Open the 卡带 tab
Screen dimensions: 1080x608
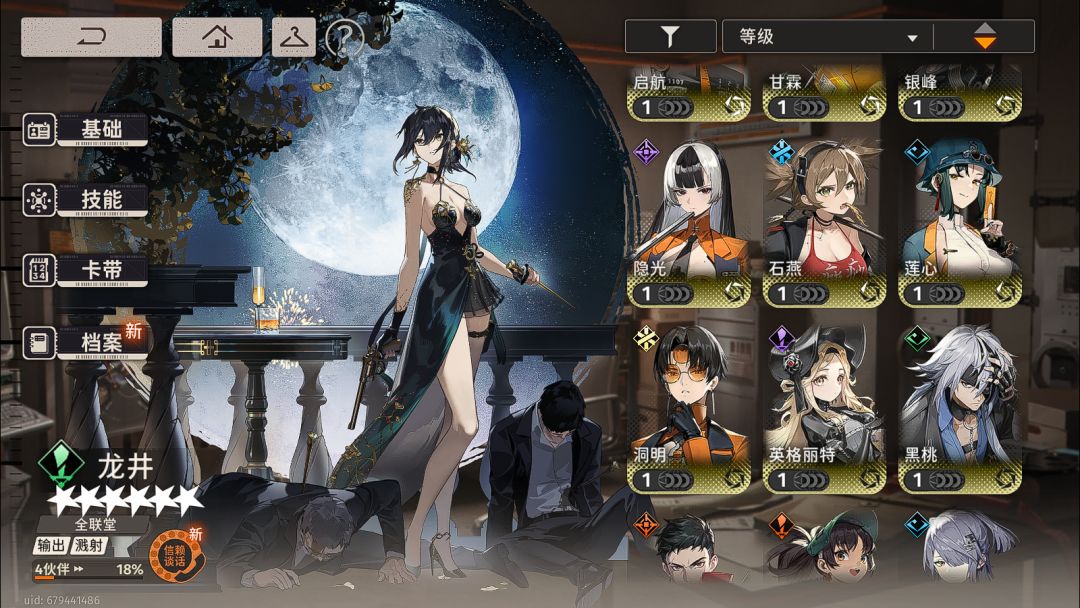coord(100,270)
